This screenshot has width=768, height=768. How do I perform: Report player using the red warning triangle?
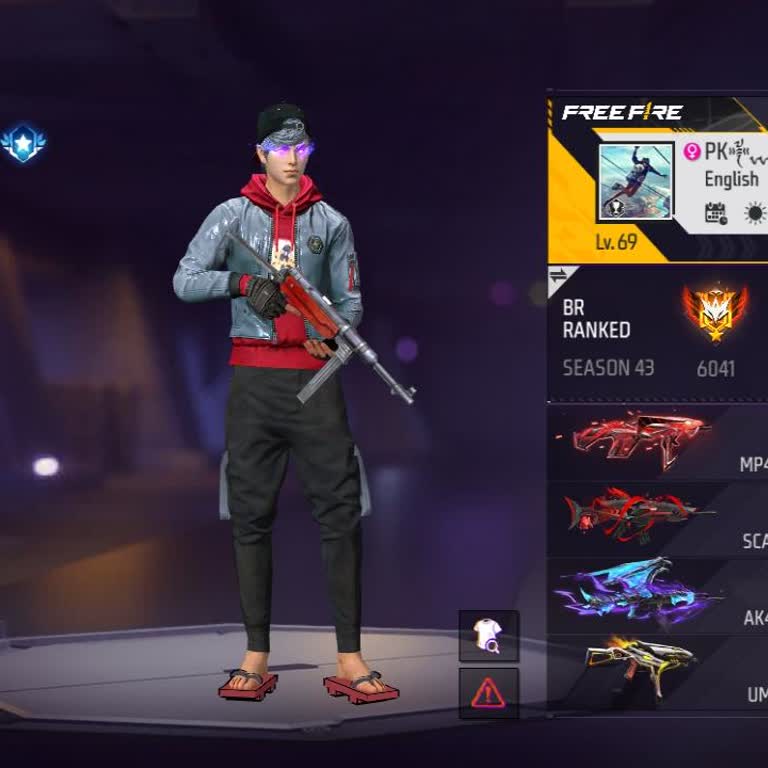click(488, 692)
